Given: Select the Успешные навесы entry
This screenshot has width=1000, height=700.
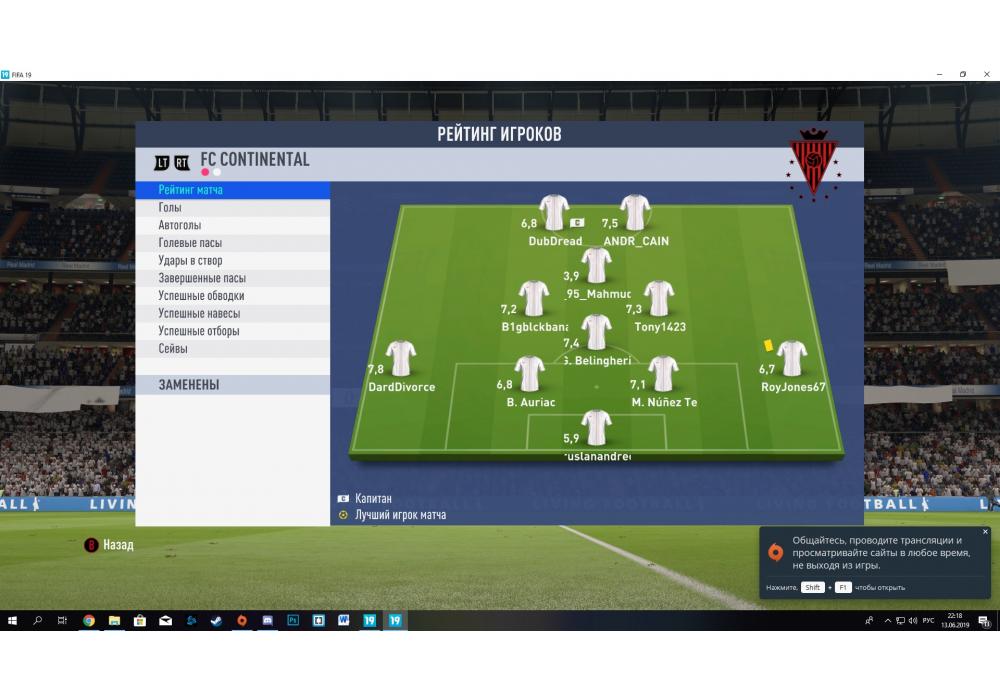Looking at the screenshot, I should click(x=198, y=314).
